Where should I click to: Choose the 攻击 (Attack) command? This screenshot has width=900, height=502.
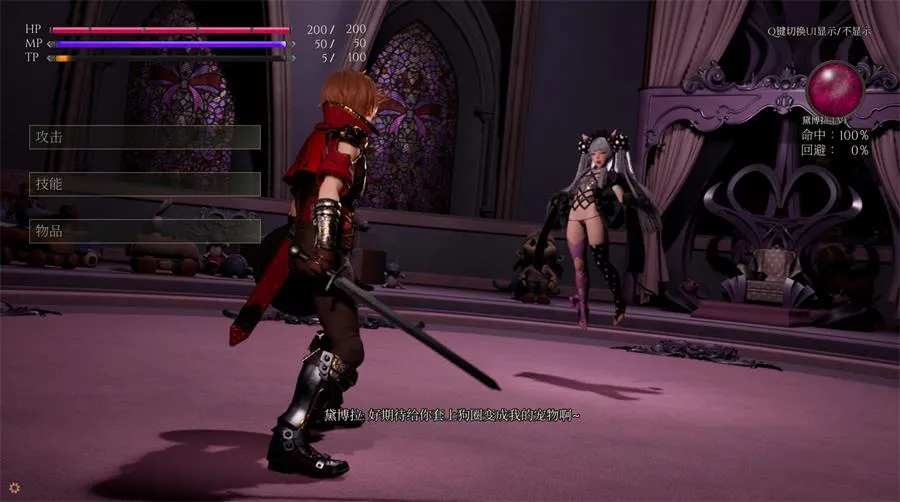(x=145, y=137)
